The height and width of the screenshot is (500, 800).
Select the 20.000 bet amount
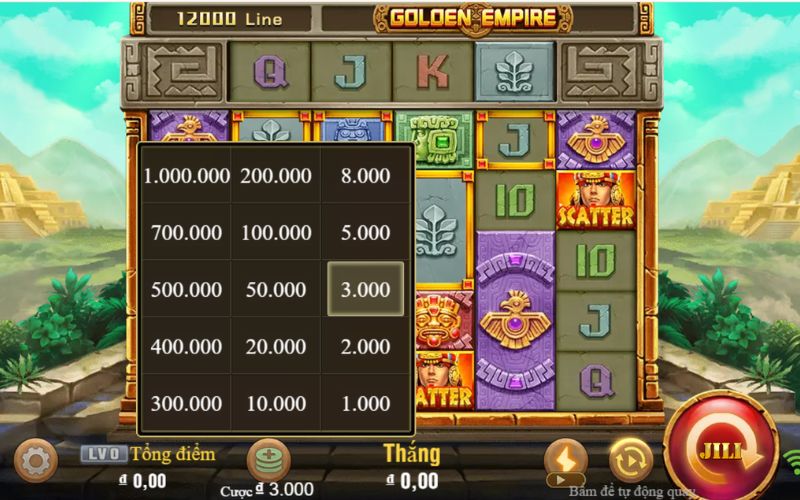click(x=276, y=347)
